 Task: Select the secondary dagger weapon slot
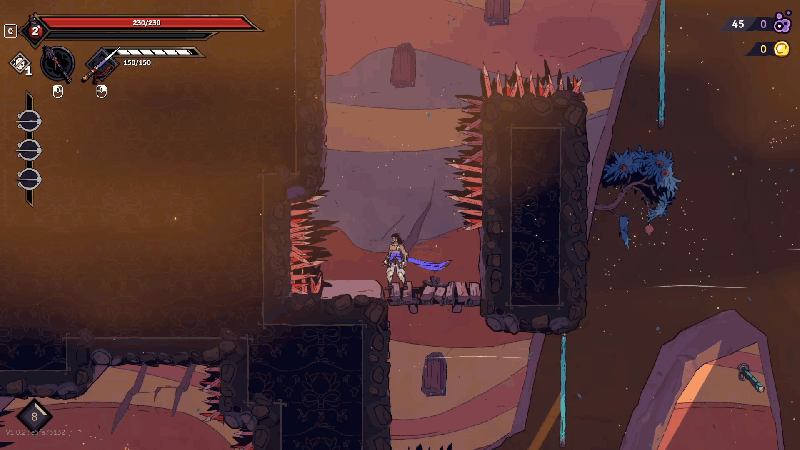(100, 64)
